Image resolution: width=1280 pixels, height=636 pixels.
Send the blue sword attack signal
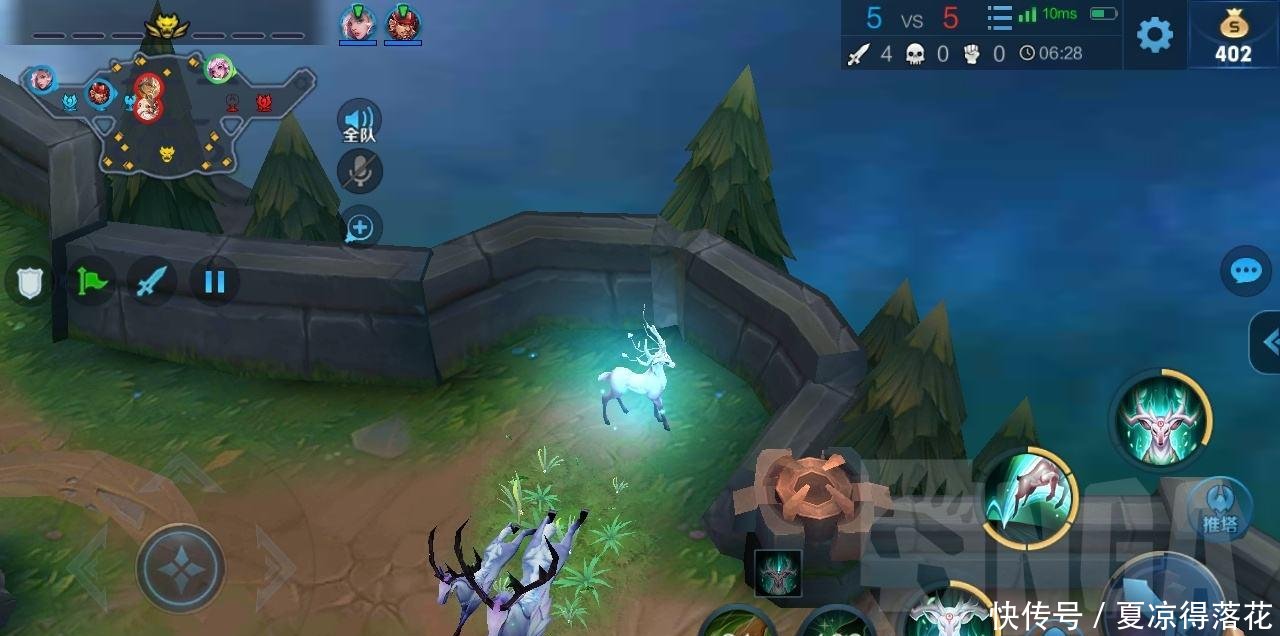click(x=152, y=281)
